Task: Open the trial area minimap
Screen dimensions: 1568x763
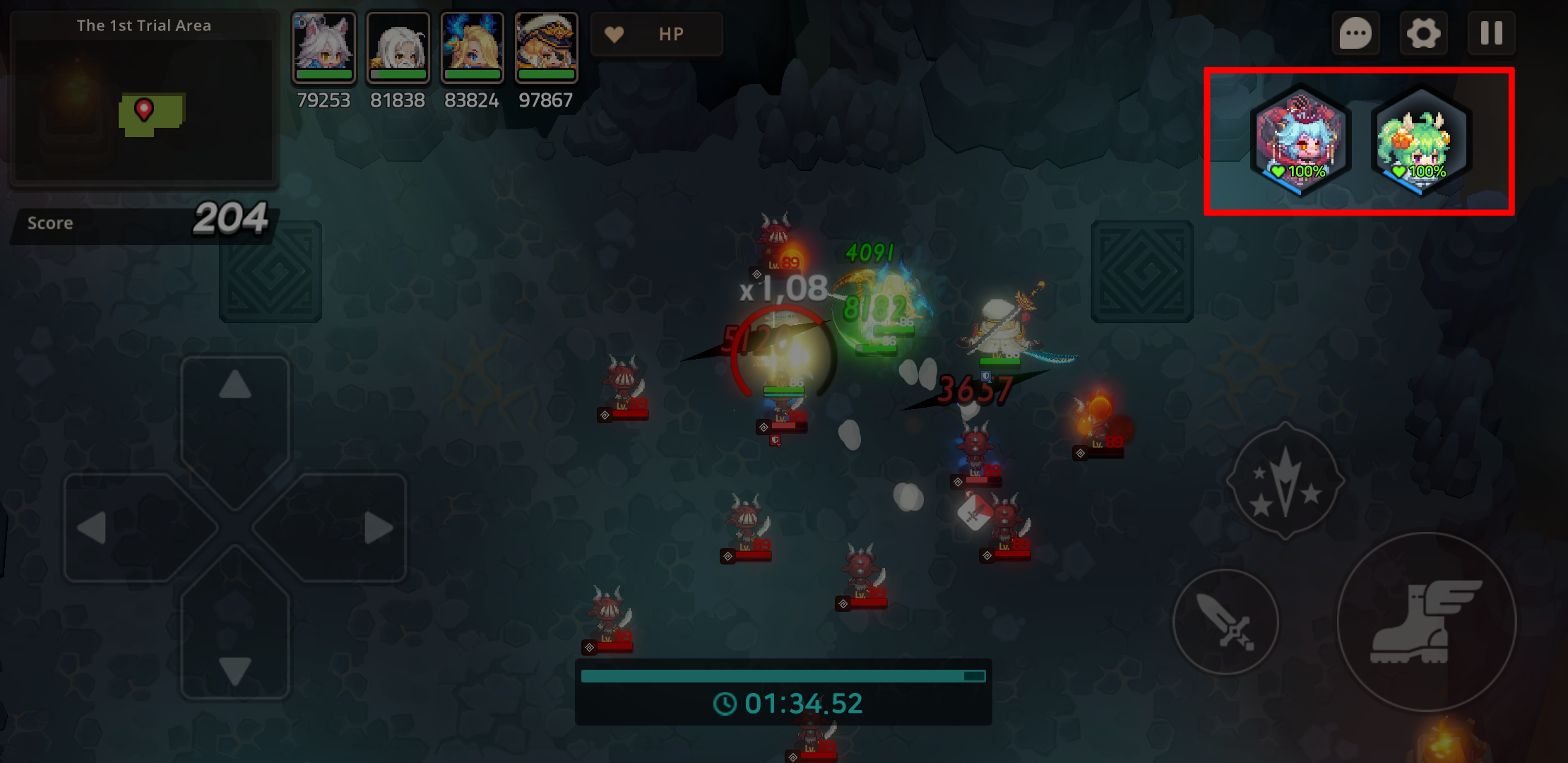Action: coord(144,110)
